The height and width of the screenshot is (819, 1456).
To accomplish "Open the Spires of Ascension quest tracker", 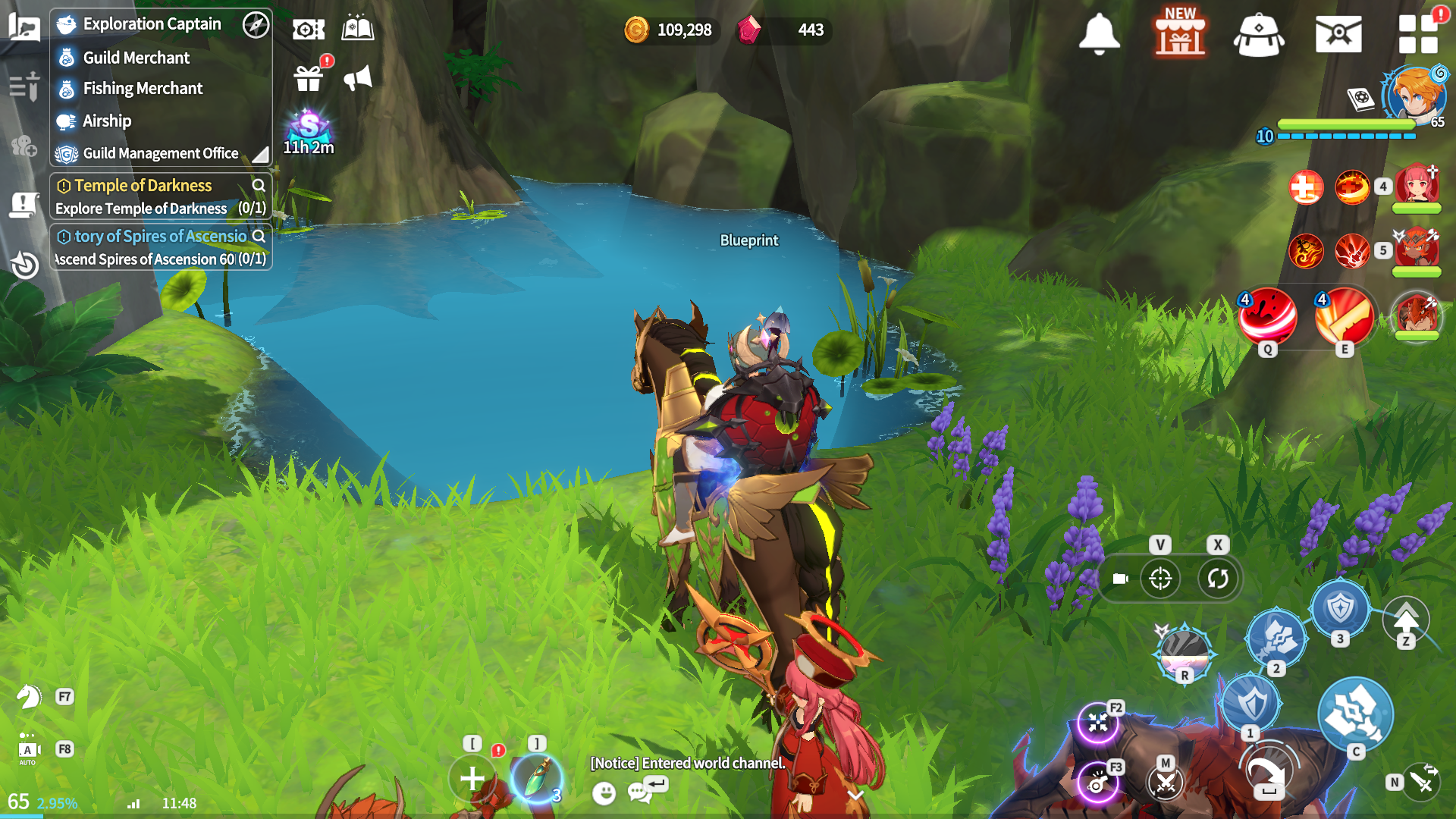I will click(x=160, y=237).
